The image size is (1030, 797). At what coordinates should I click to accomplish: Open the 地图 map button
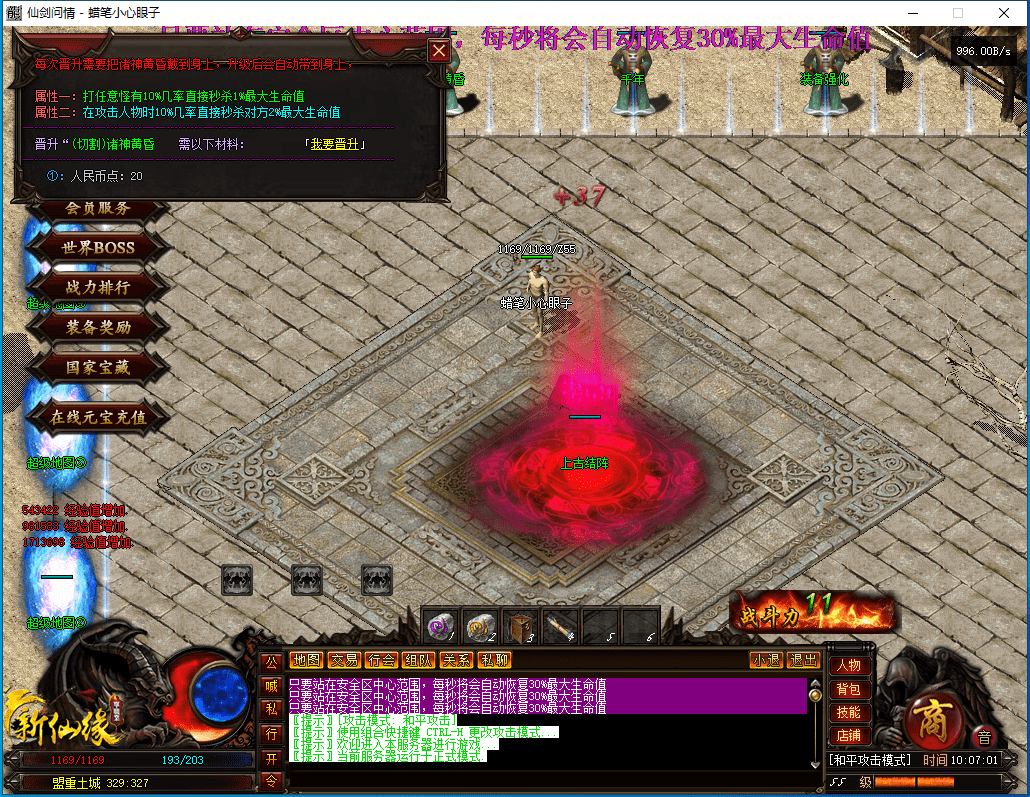pyautogui.click(x=306, y=660)
